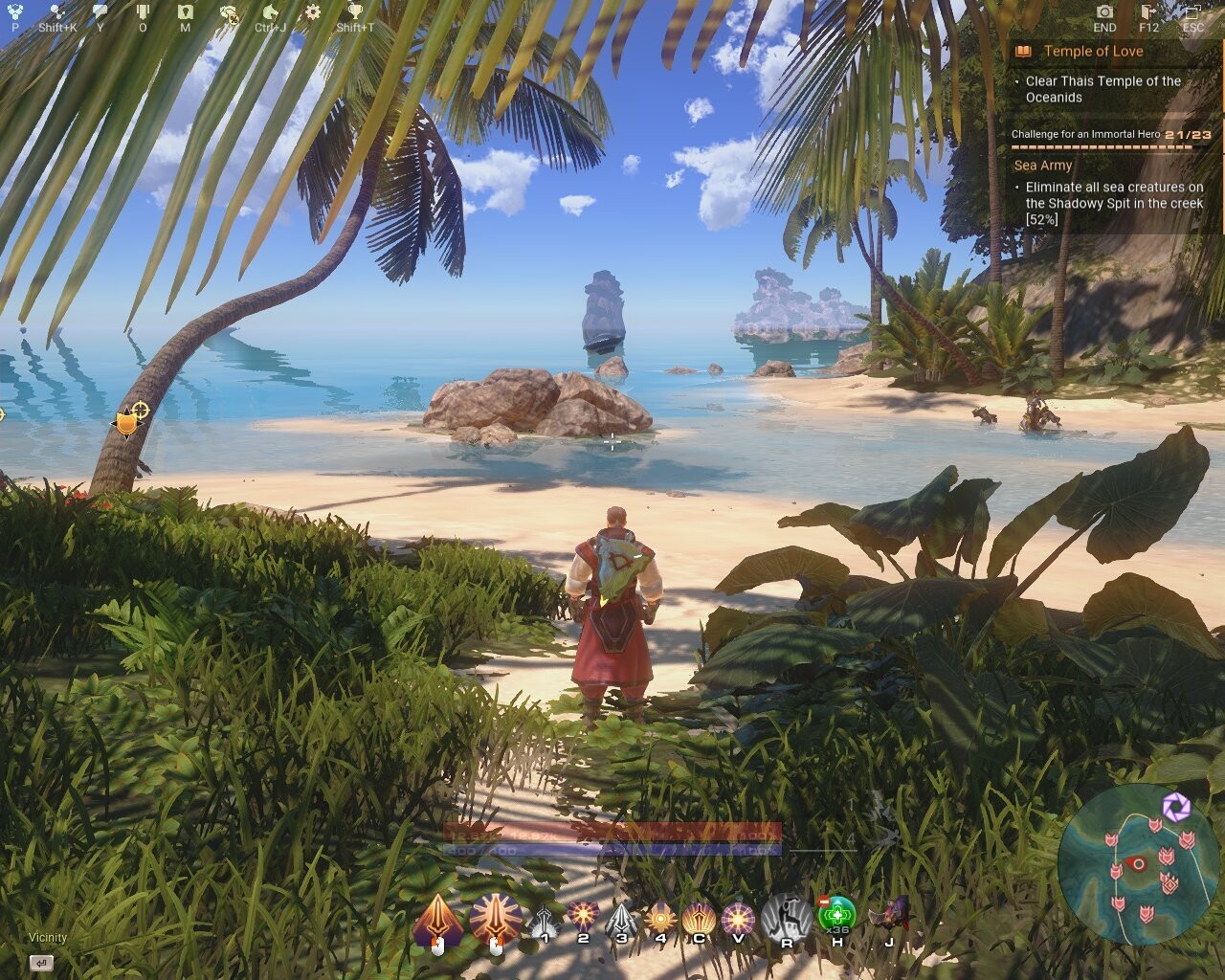
Task: Activate the sword skill in slot C
Action: click(x=699, y=920)
